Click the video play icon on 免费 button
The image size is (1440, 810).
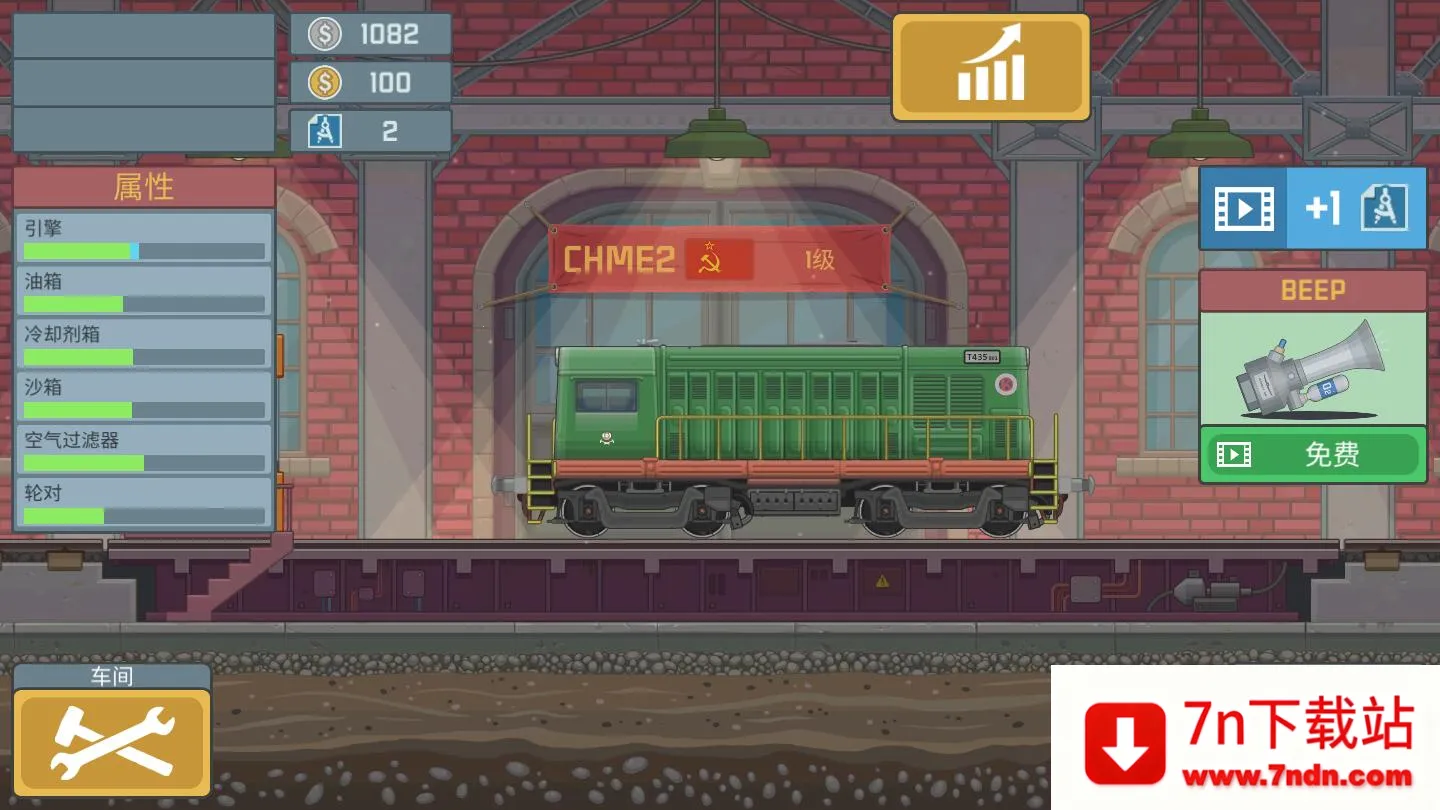(1235, 454)
